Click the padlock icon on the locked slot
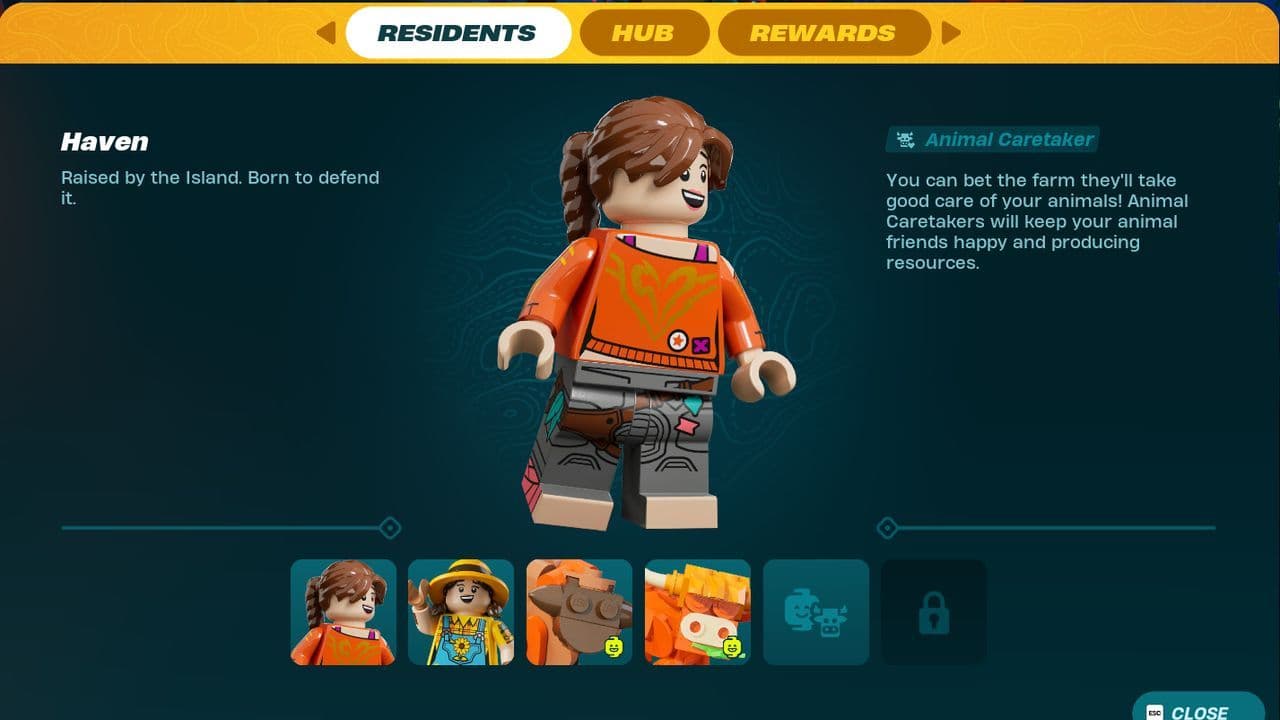The image size is (1280, 720). [934, 611]
